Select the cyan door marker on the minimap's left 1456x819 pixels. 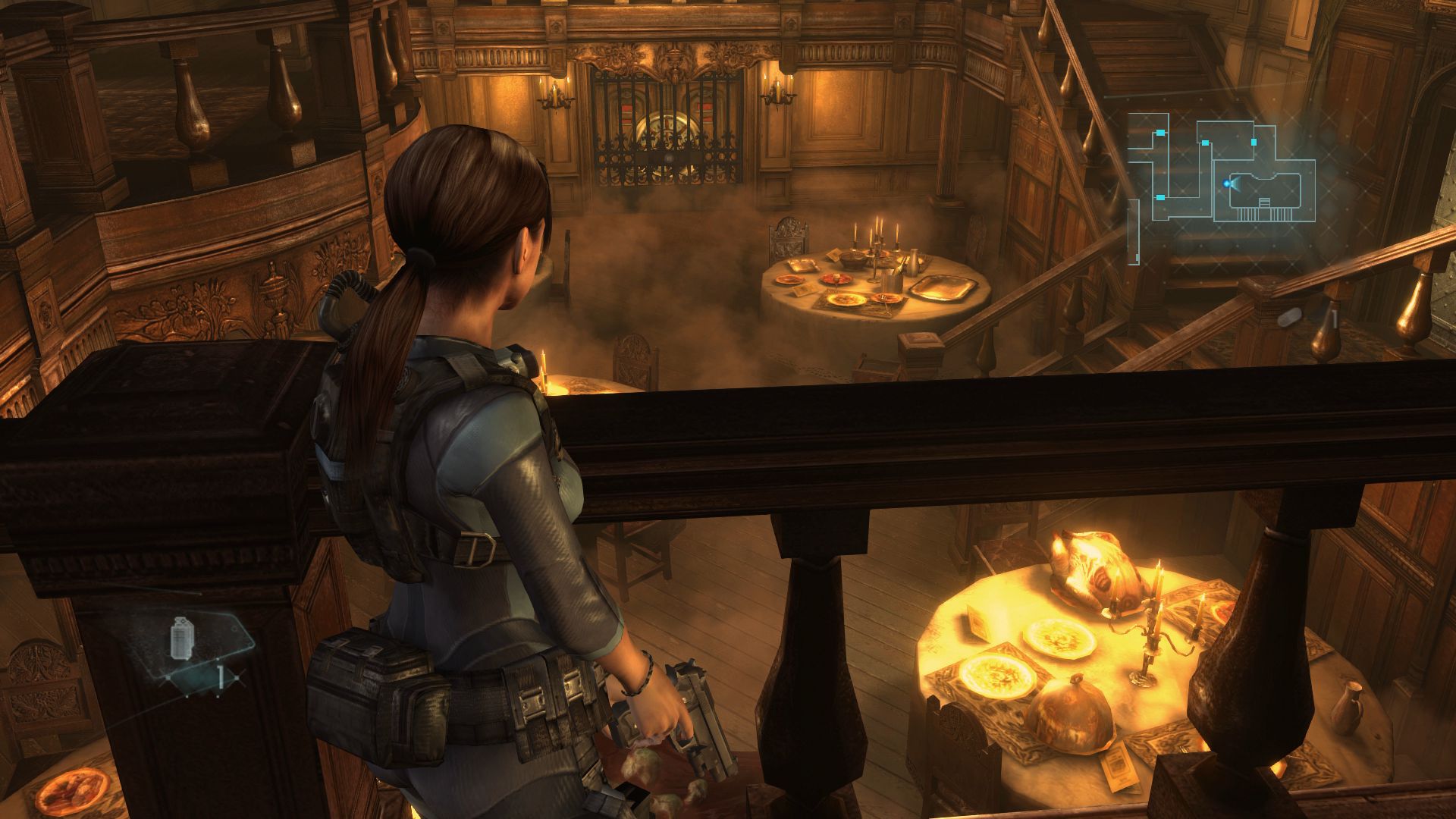coord(1160,133)
